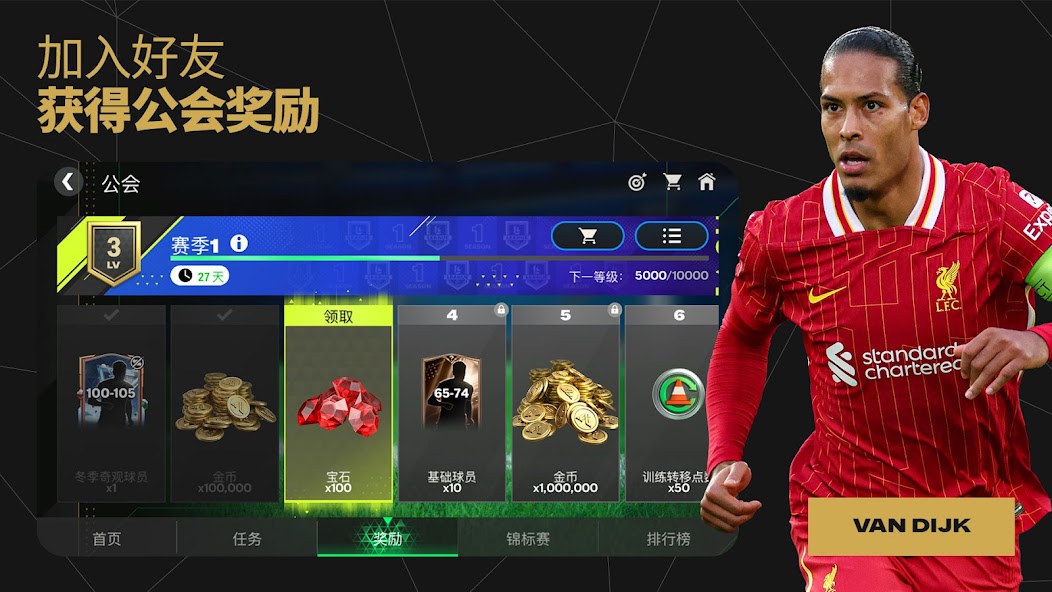Image resolution: width=1052 pixels, height=592 pixels.
Task: Select the 金币 x100,000 reward card
Action: [225, 402]
